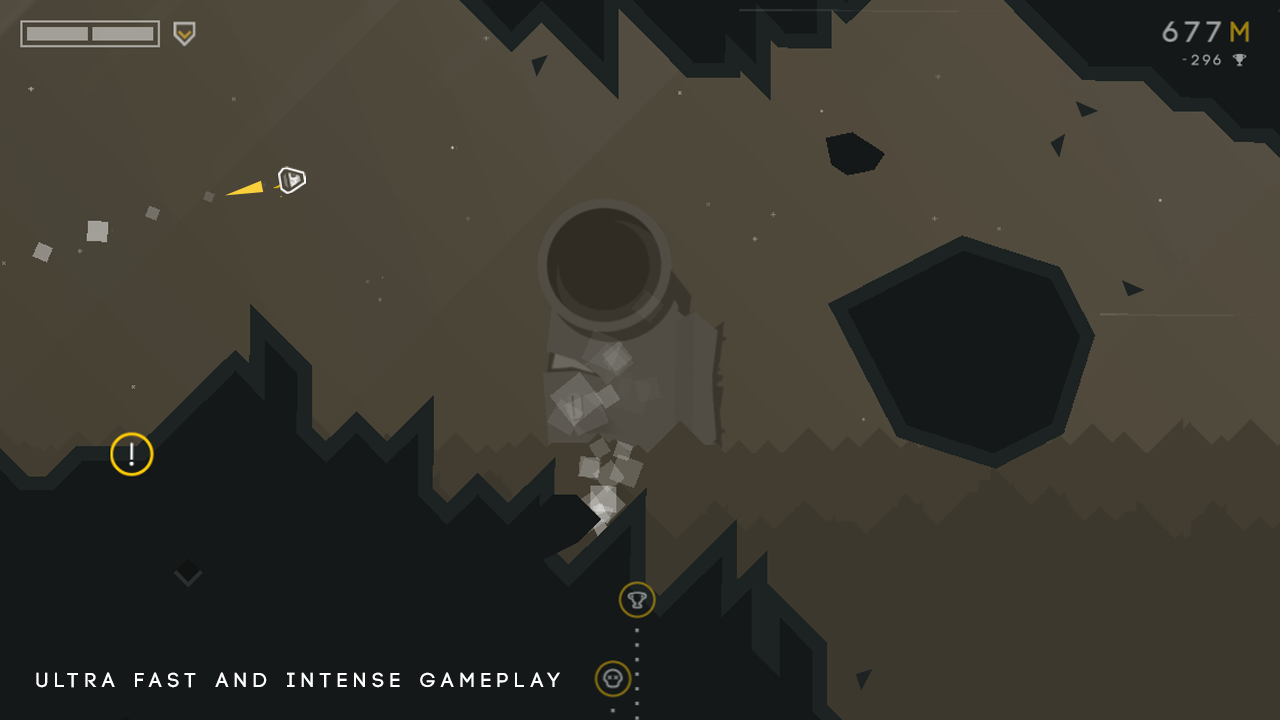1280x720 pixels.
Task: Click the yellow exclamation warning badge
Action: pyautogui.click(x=130, y=454)
